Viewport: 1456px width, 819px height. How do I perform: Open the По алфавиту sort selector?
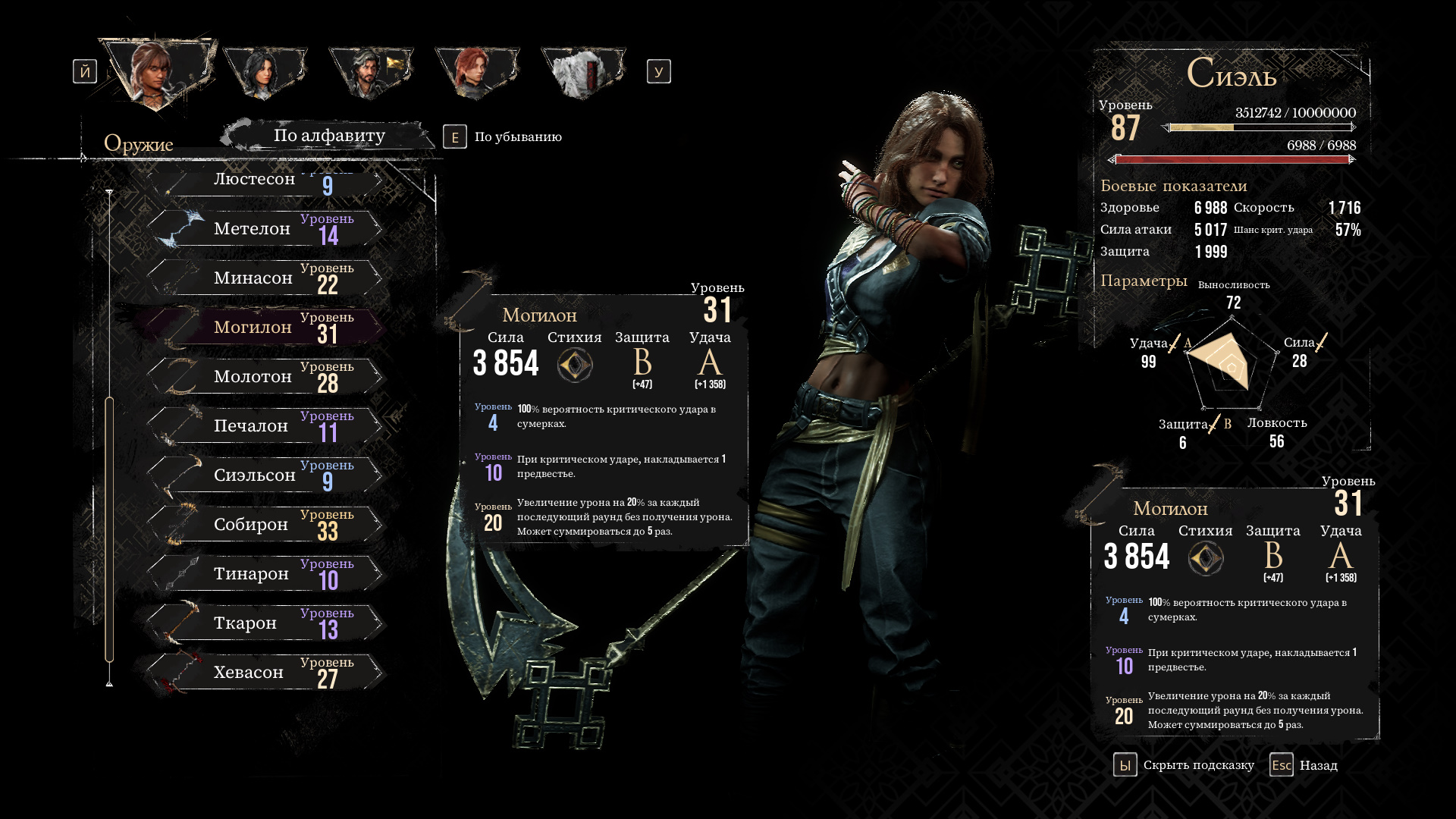click(329, 136)
